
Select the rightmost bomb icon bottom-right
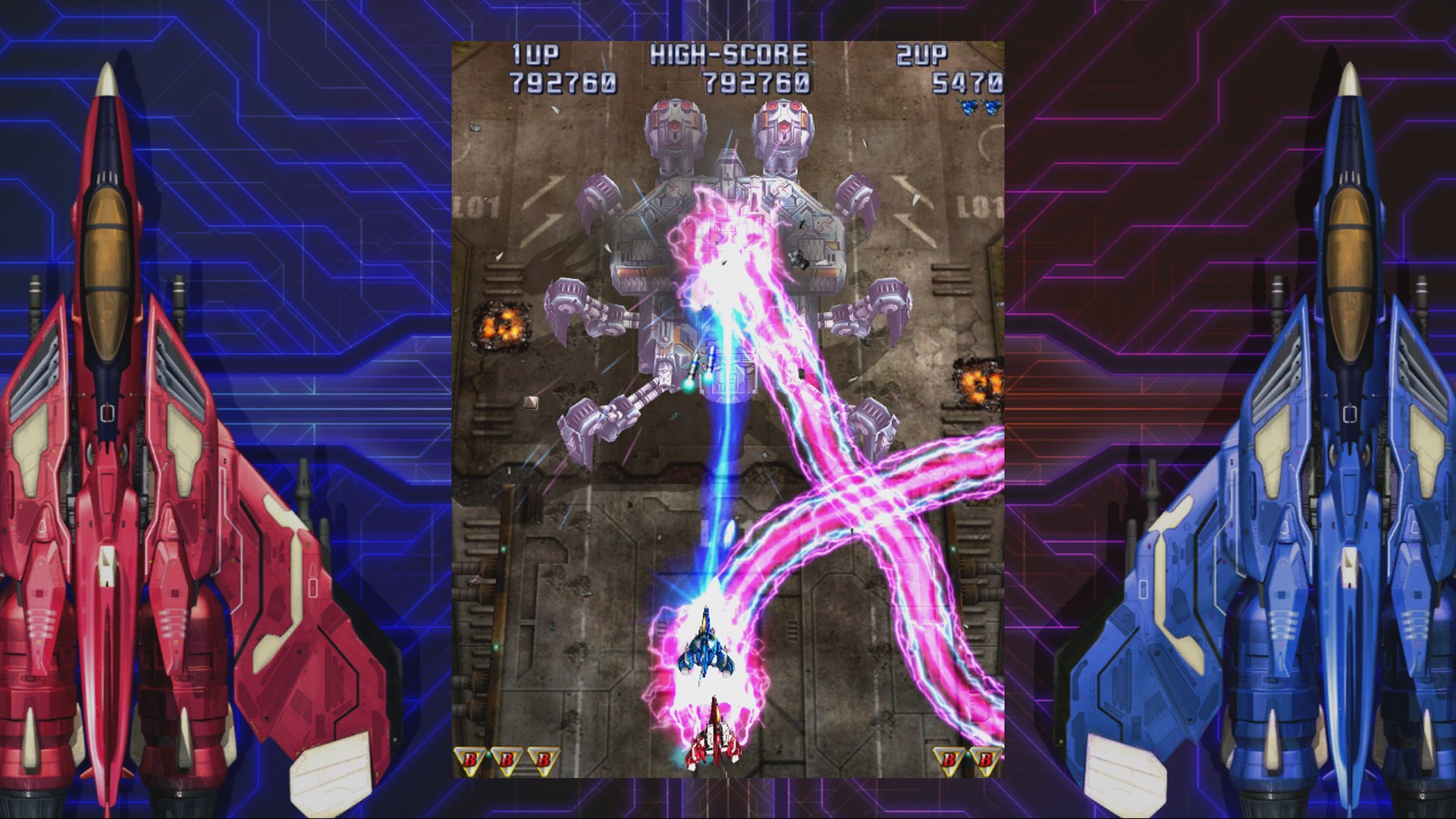[x=984, y=757]
